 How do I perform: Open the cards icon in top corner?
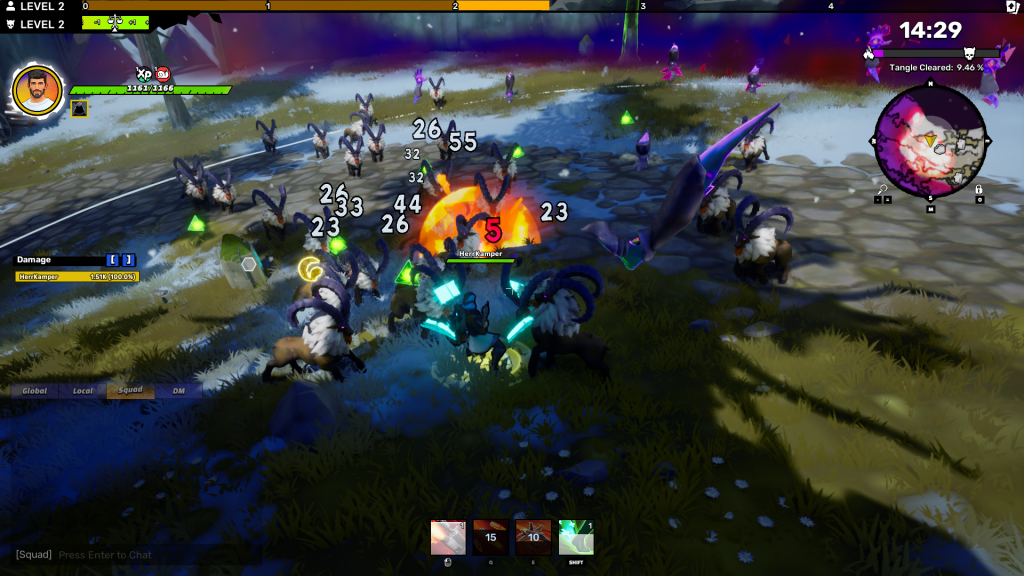1012,6
